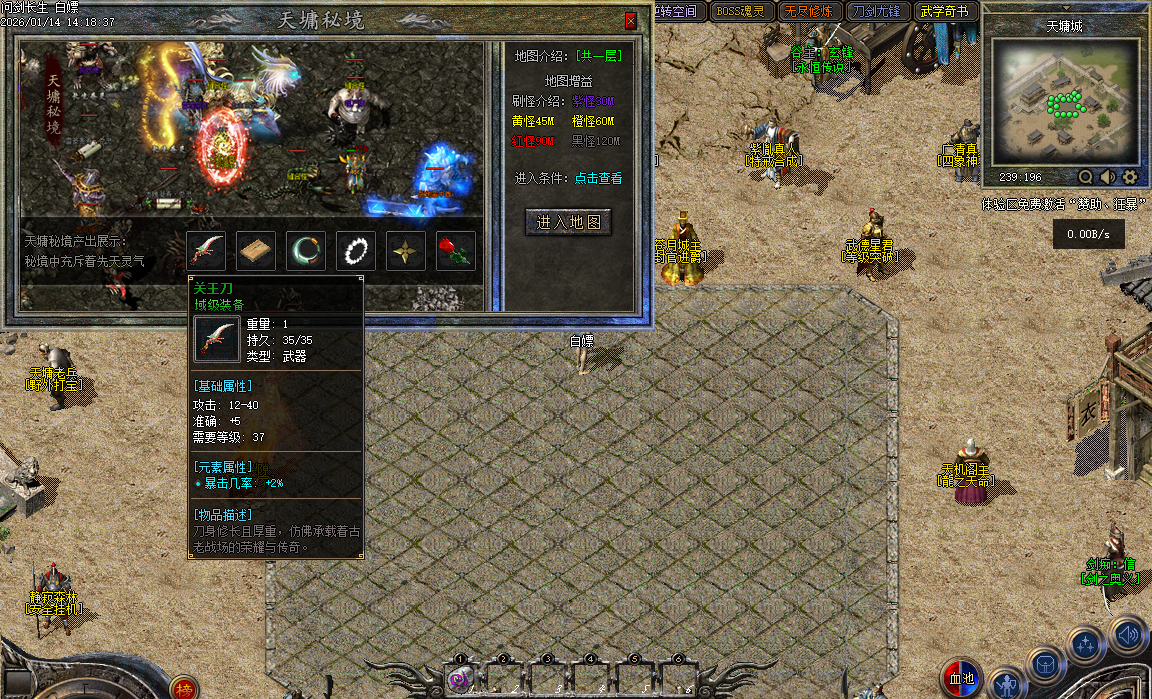Open the 点击查看 entry conditions link
The image size is (1152, 699).
click(x=598, y=178)
